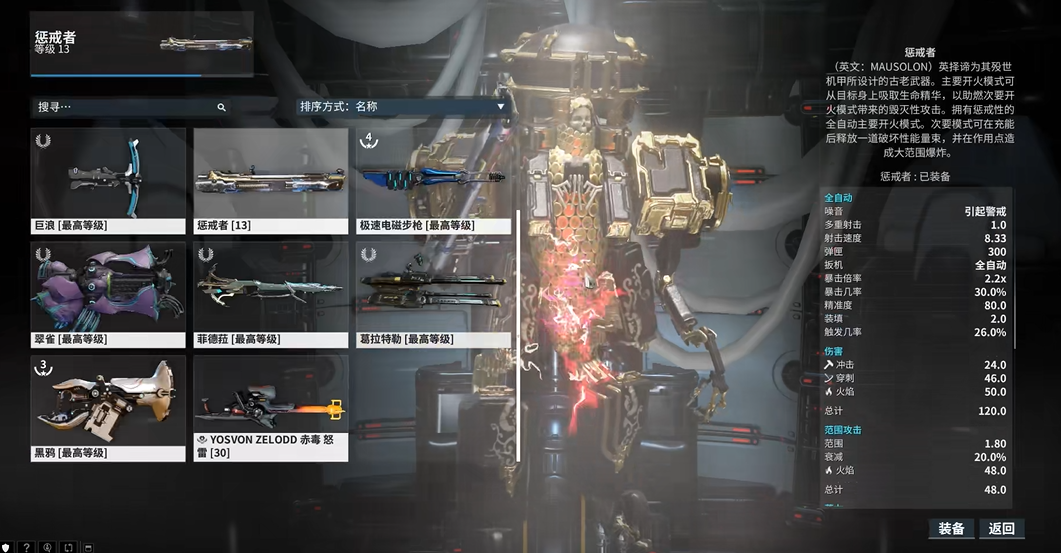Confirm with the 装备 equip button
The height and width of the screenshot is (553, 1061).
(x=951, y=529)
